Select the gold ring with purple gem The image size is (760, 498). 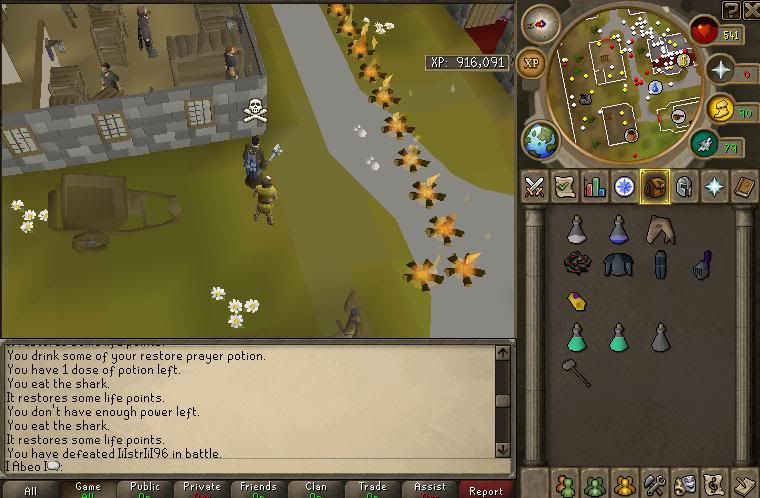[x=577, y=300]
